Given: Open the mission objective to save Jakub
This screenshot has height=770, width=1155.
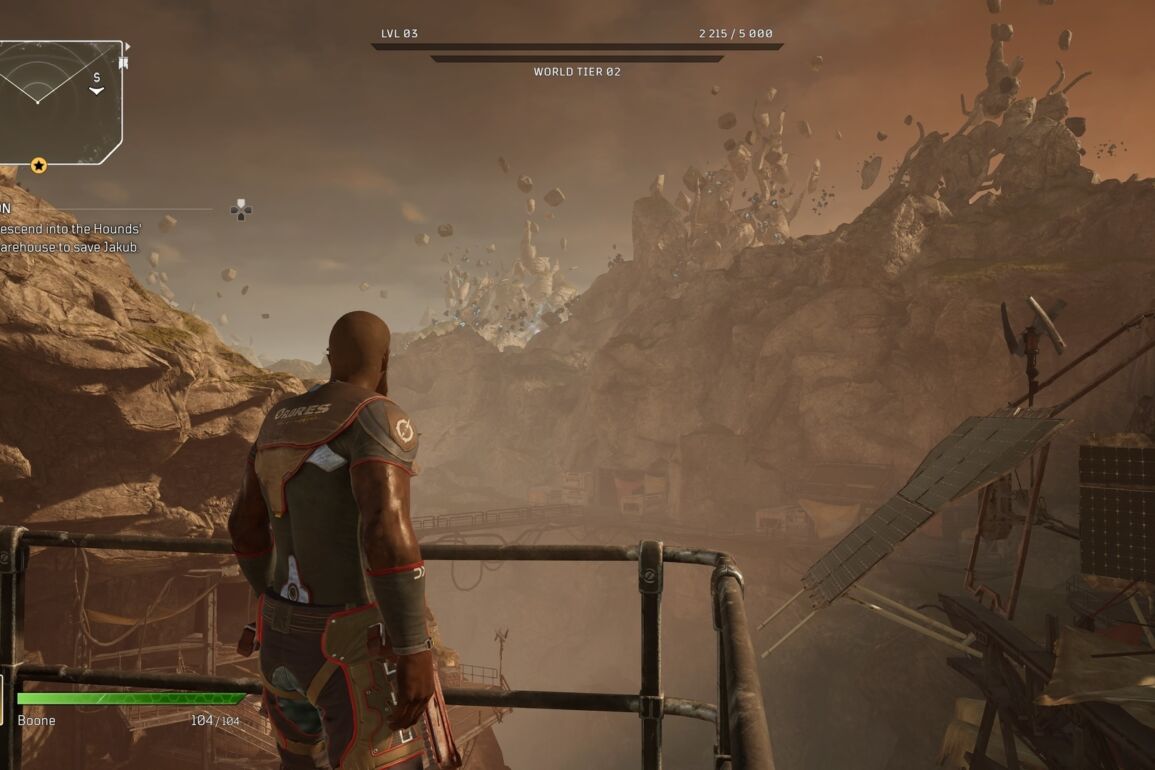Looking at the screenshot, I should [x=70, y=238].
